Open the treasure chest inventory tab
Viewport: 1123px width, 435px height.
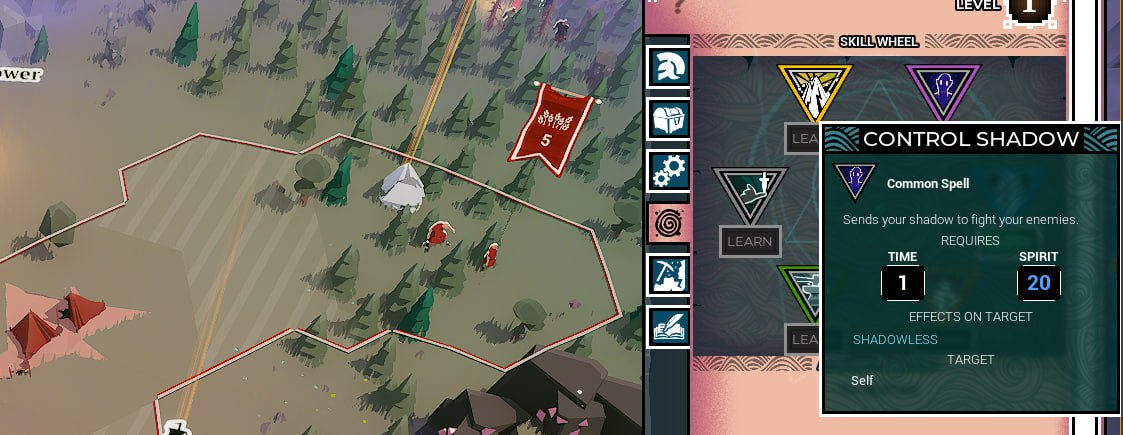(667, 118)
